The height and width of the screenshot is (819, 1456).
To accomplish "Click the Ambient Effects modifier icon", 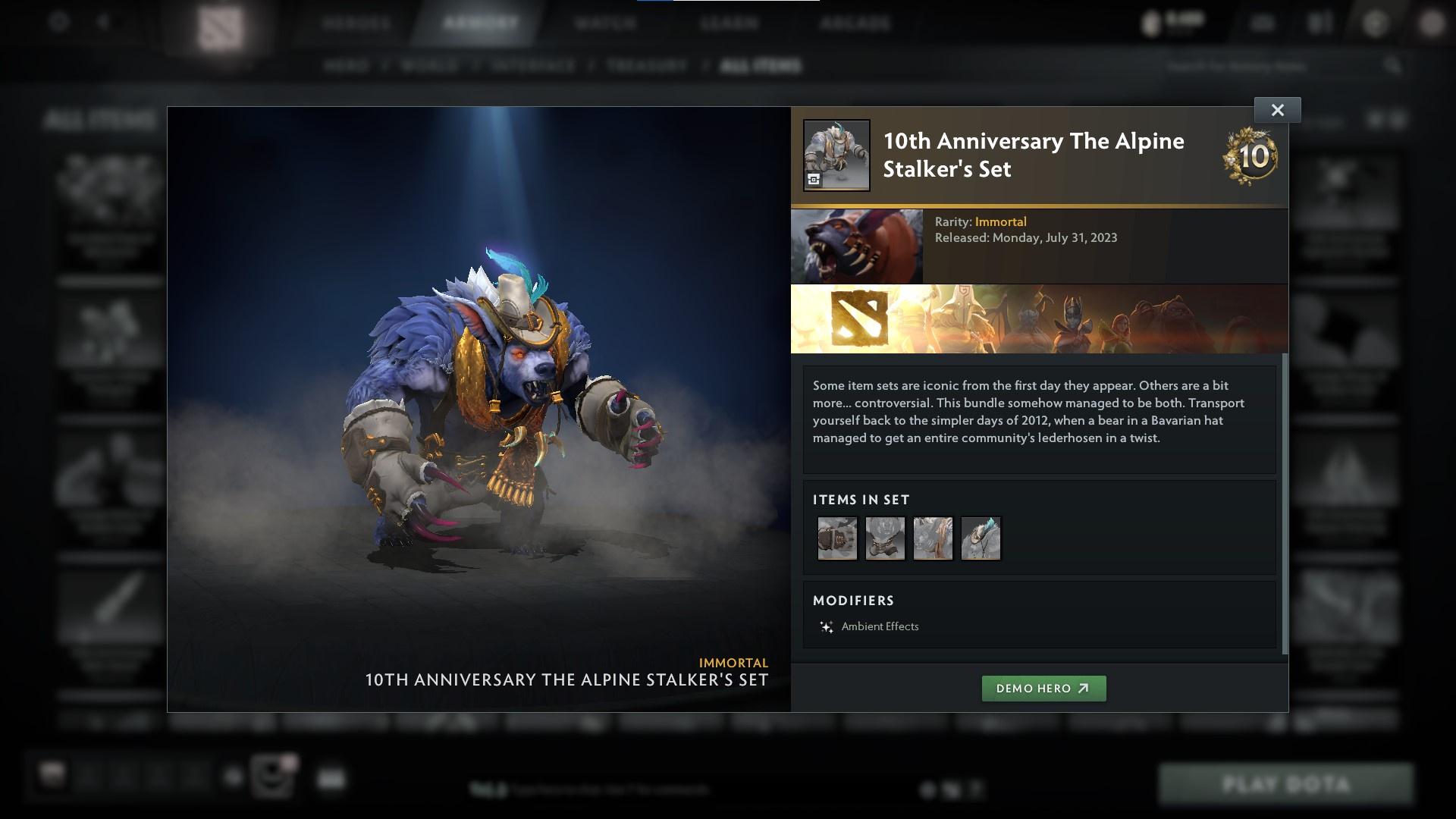I will 826,626.
